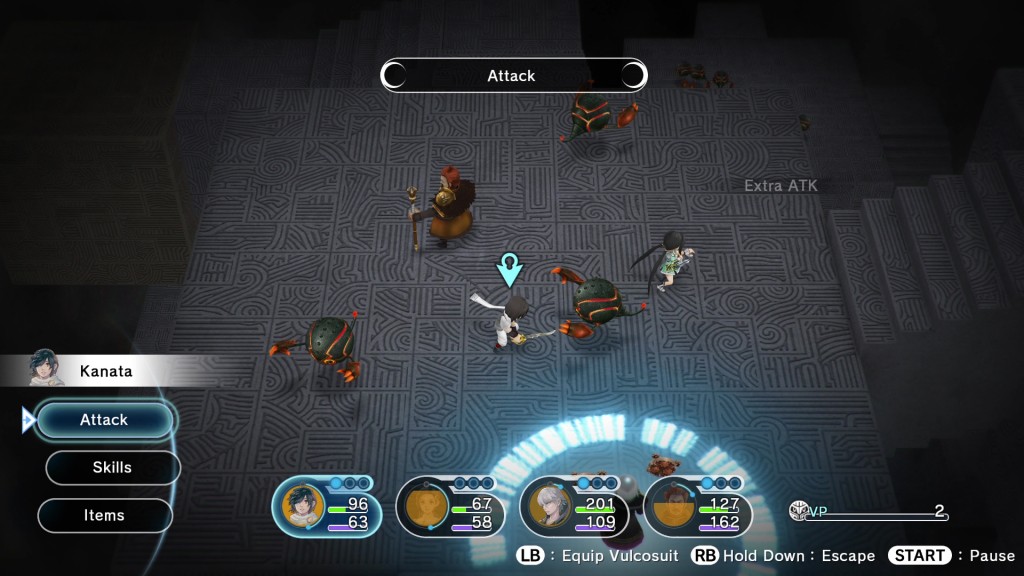Select the Attack command
1024x576 pixels.
pyautogui.click(x=105, y=420)
